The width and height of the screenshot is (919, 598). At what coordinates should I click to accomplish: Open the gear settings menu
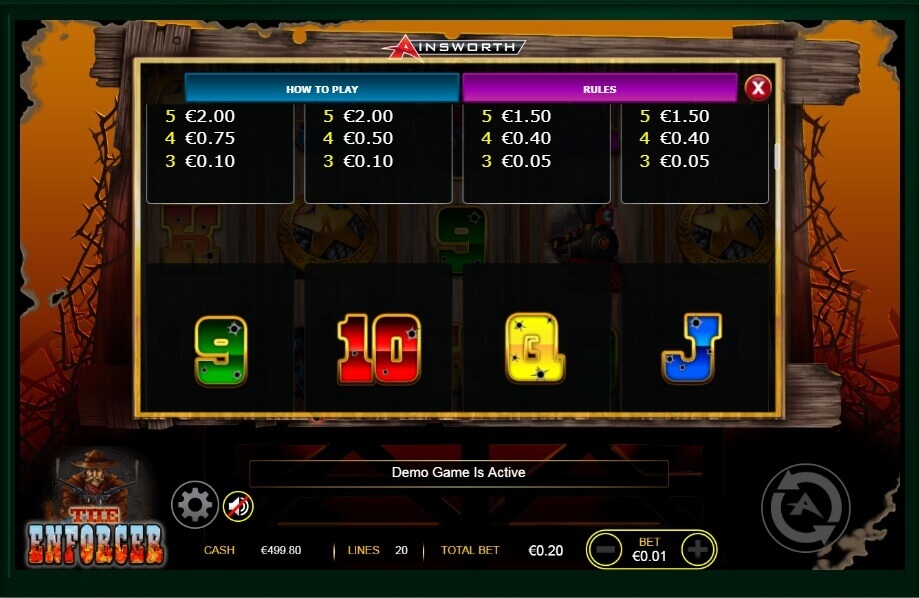pos(194,505)
